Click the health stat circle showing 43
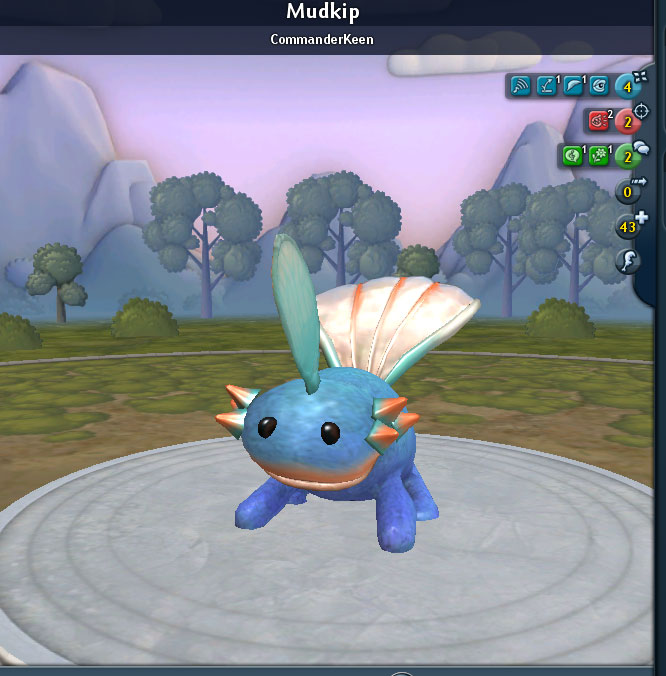666x676 pixels. pos(628,227)
